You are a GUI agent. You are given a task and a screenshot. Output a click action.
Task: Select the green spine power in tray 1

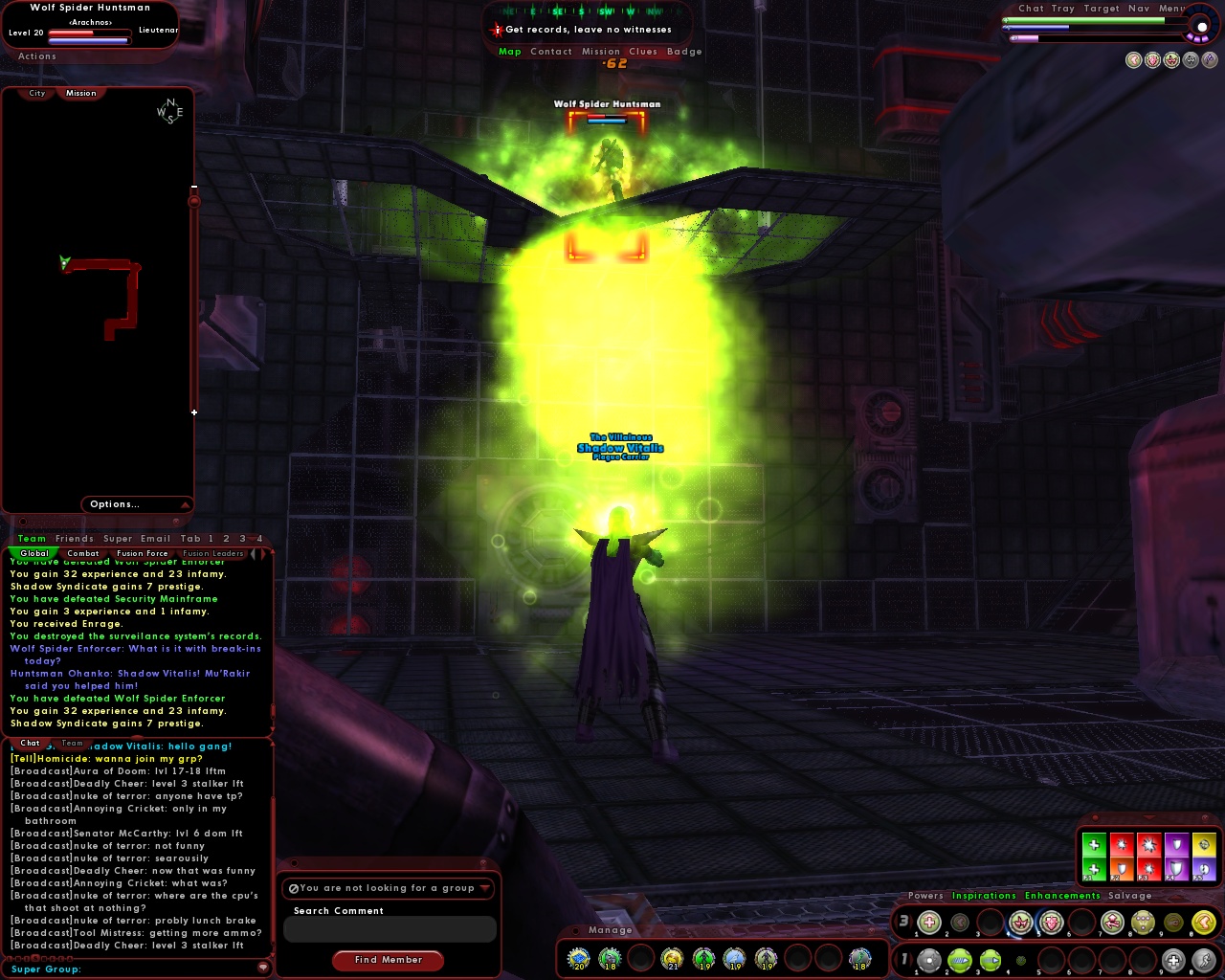961,959
